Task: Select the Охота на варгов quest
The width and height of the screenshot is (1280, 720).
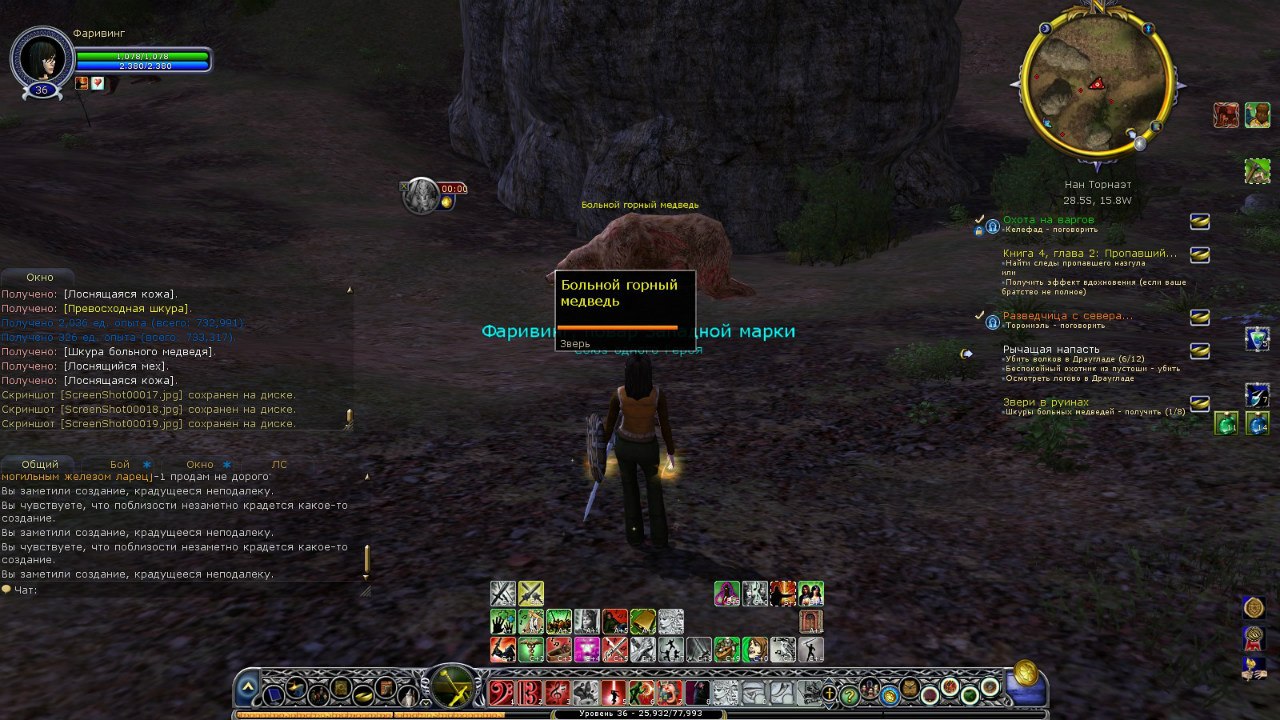Action: (1048, 220)
